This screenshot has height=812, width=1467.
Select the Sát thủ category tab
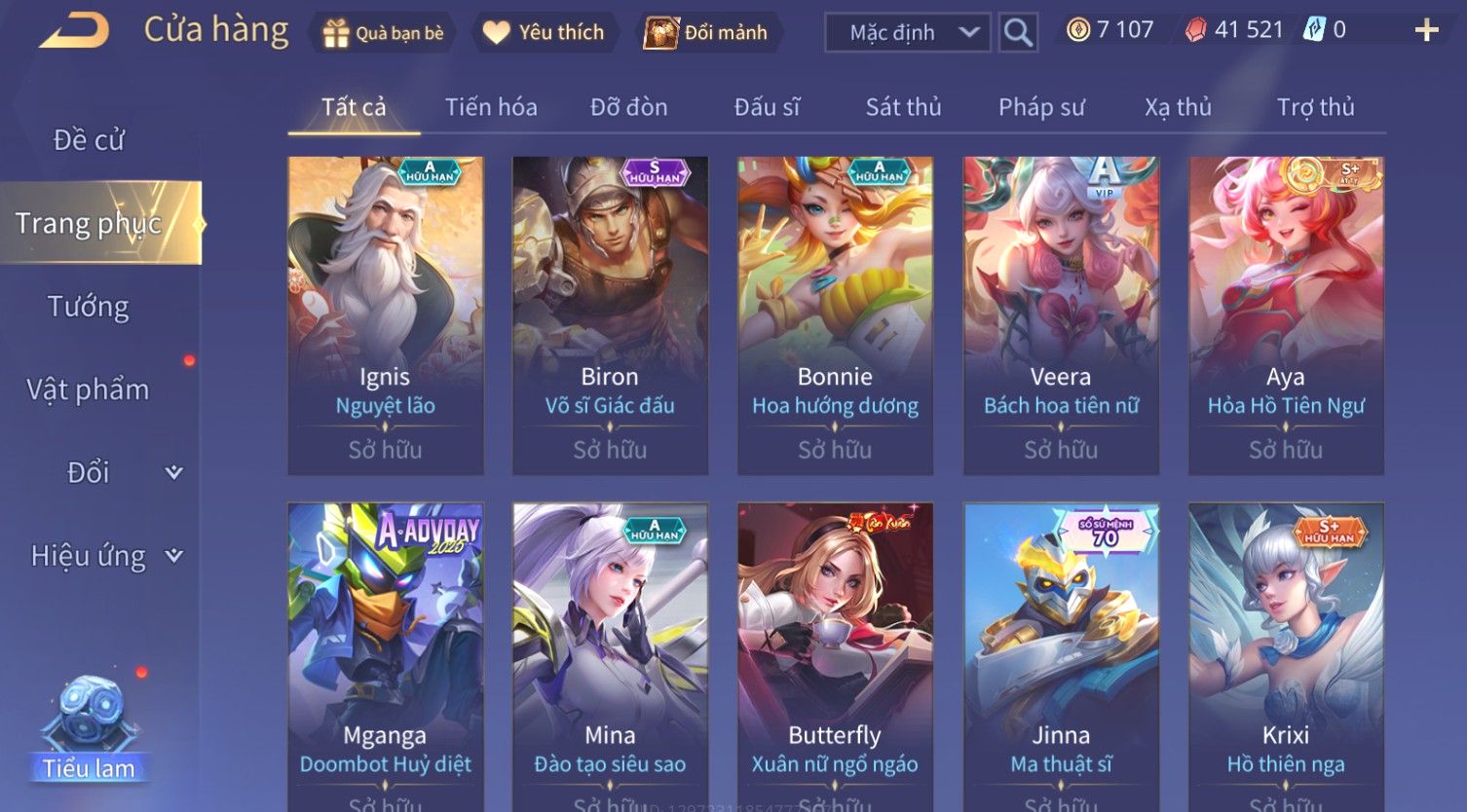903,107
